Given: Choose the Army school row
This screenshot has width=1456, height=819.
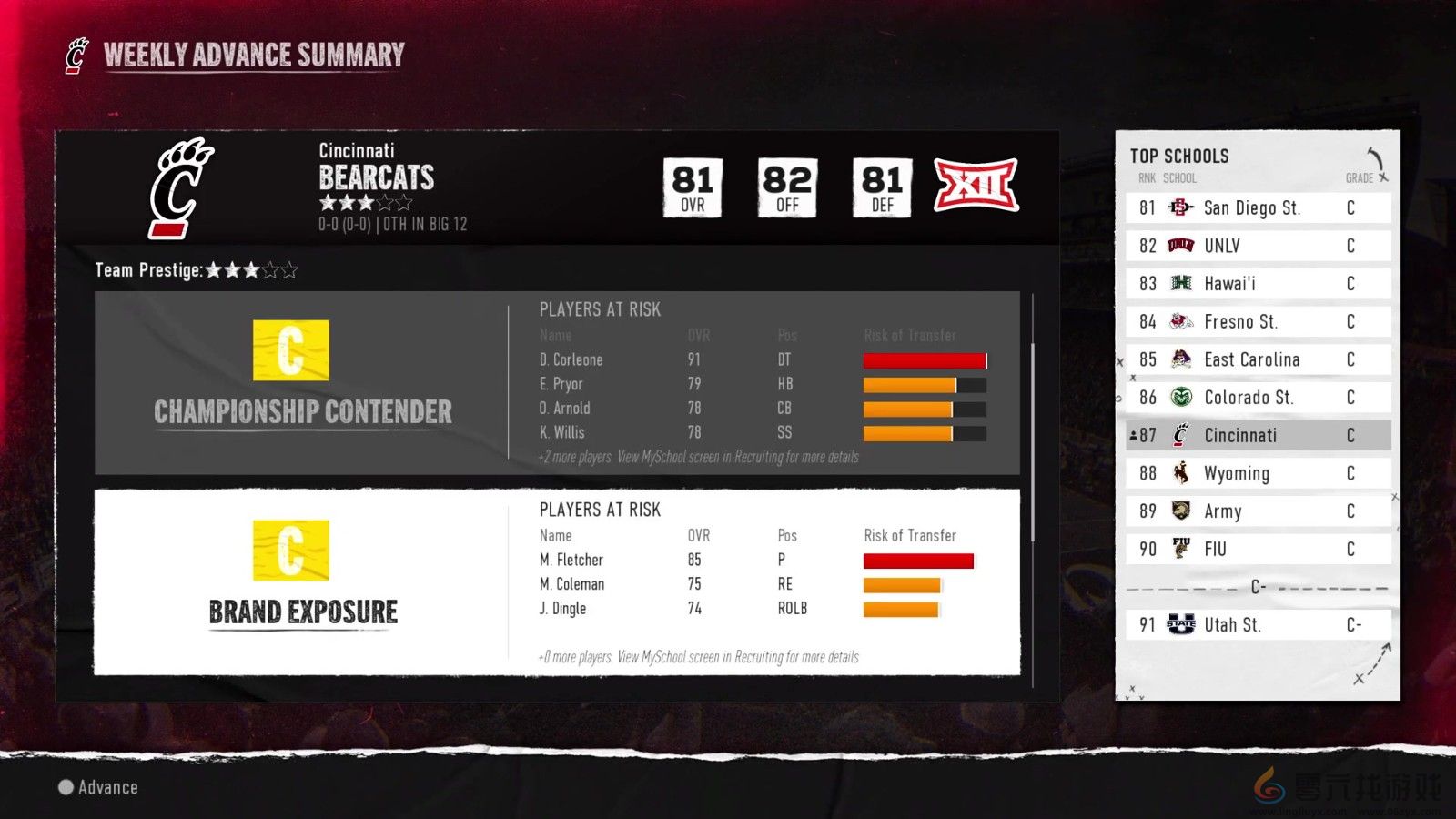Looking at the screenshot, I should tap(1258, 511).
